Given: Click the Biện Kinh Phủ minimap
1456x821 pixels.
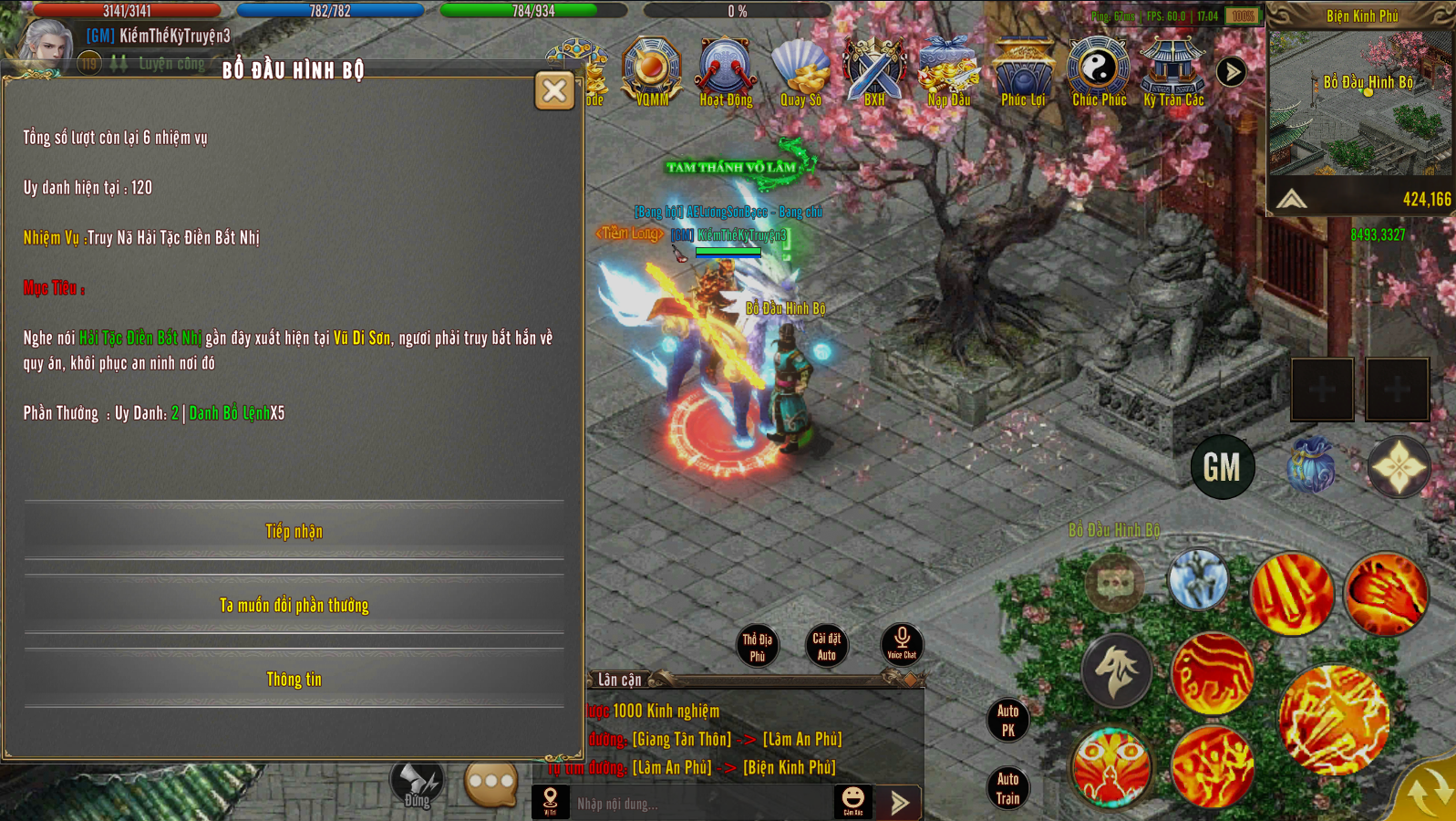Looking at the screenshot, I should click(x=1359, y=105).
